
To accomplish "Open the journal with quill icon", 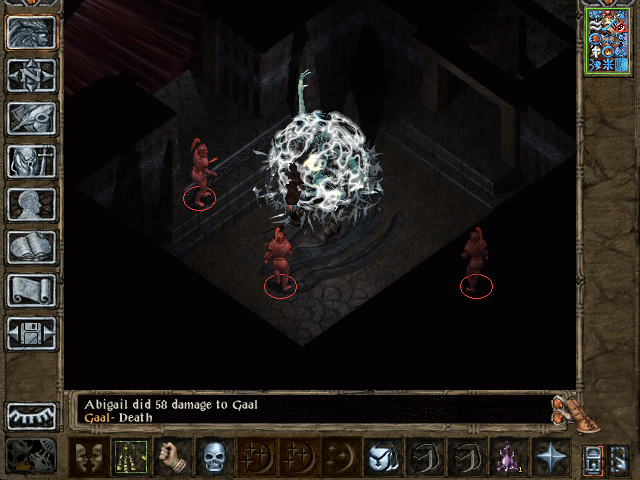I will 32,118.
